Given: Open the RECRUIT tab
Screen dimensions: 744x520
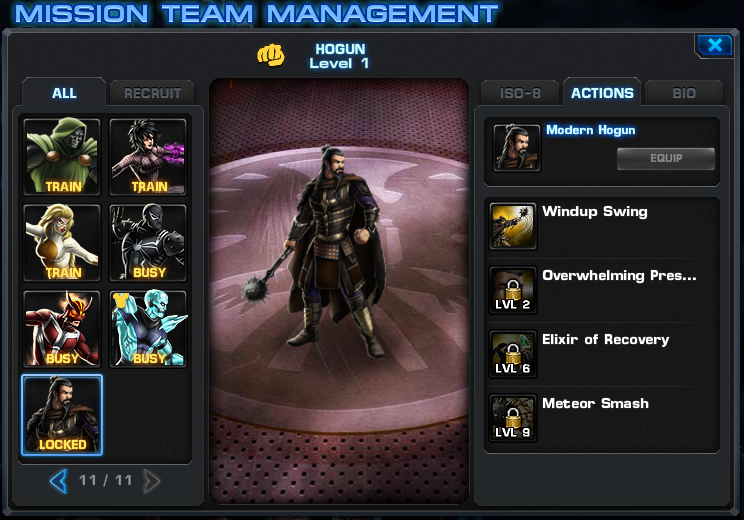Looking at the screenshot, I should click(x=152, y=94).
